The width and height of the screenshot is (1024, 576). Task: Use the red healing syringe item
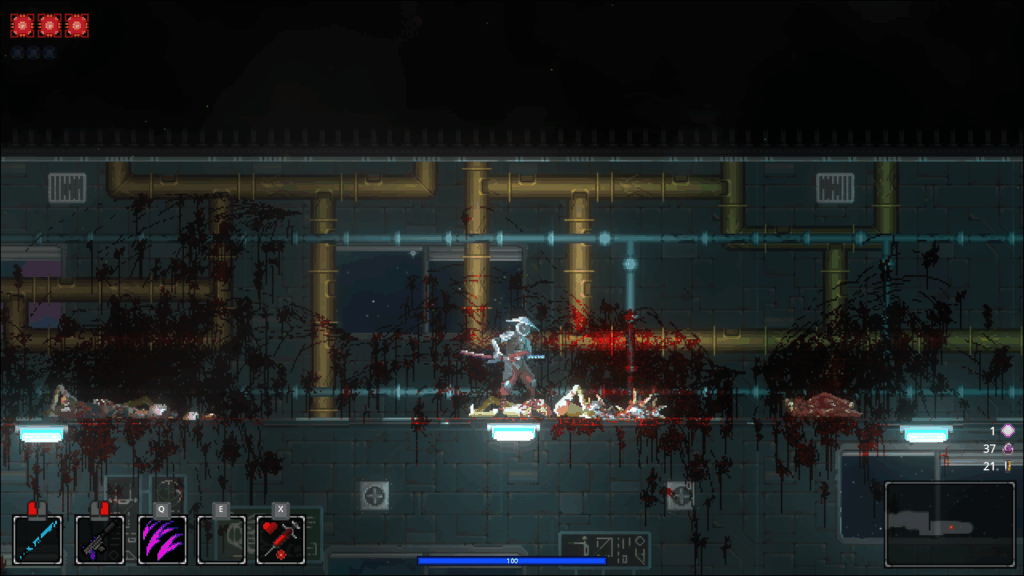coord(281,540)
